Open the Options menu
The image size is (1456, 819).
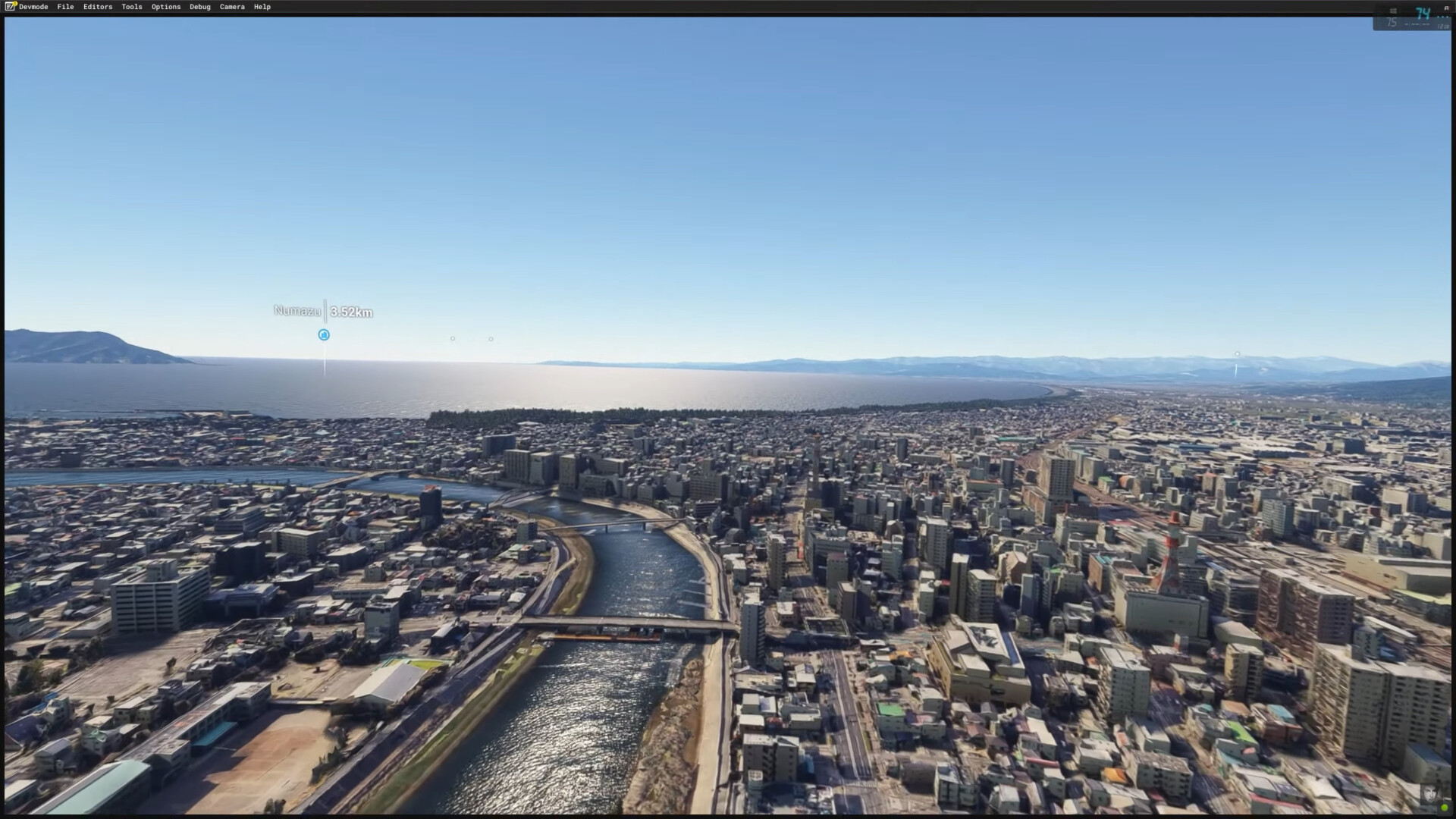166,7
